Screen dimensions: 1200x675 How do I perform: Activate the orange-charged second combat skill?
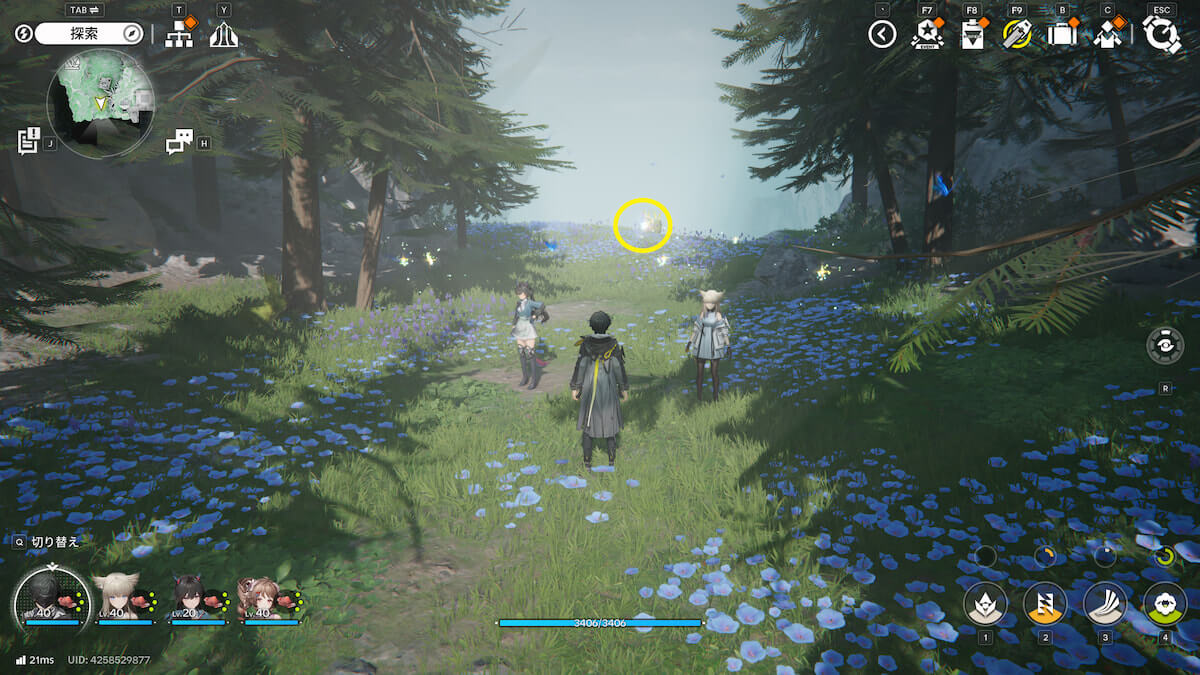(x=1044, y=603)
